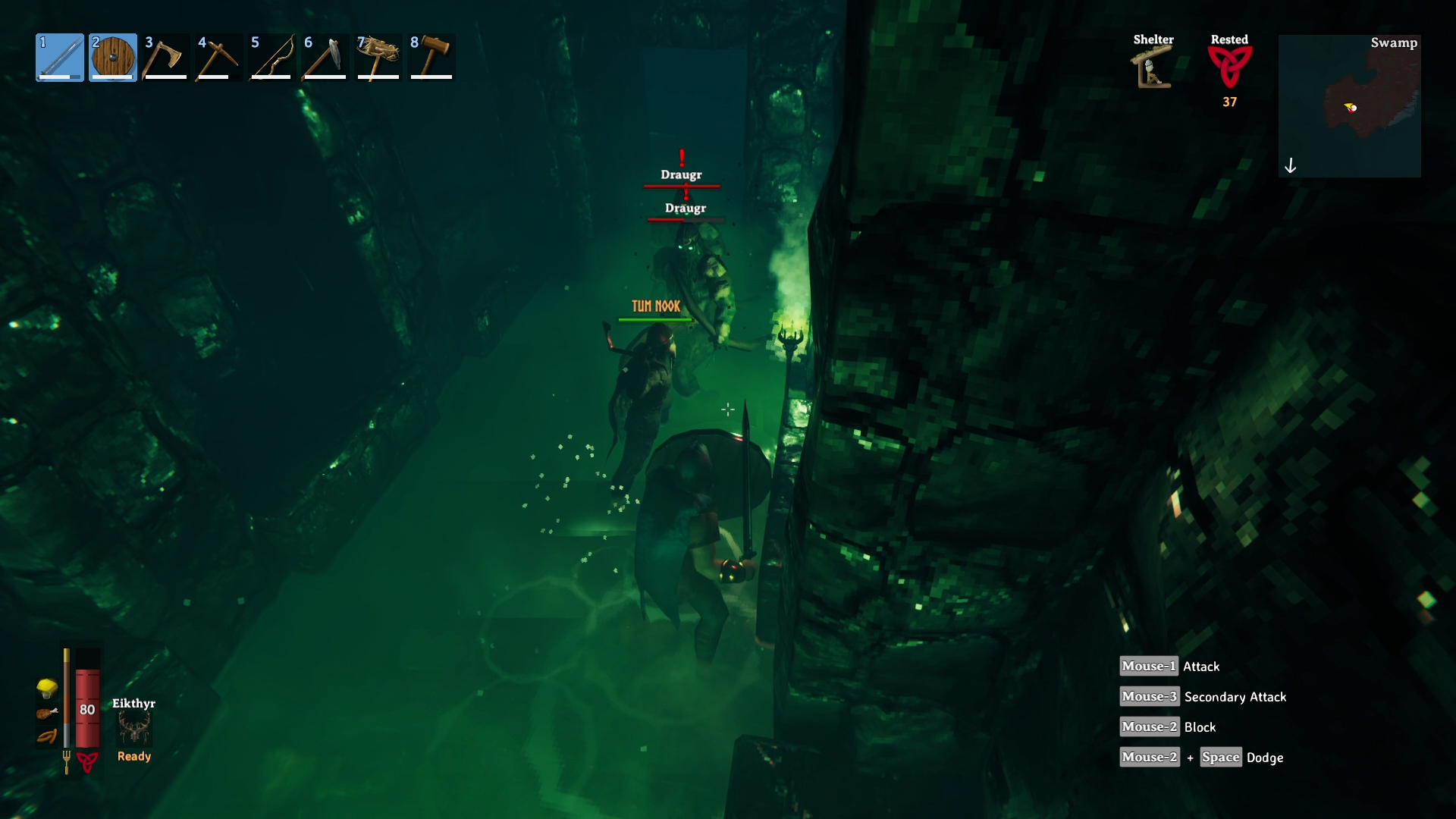
Task: Equip the round wooden shield slot
Action: 113,58
